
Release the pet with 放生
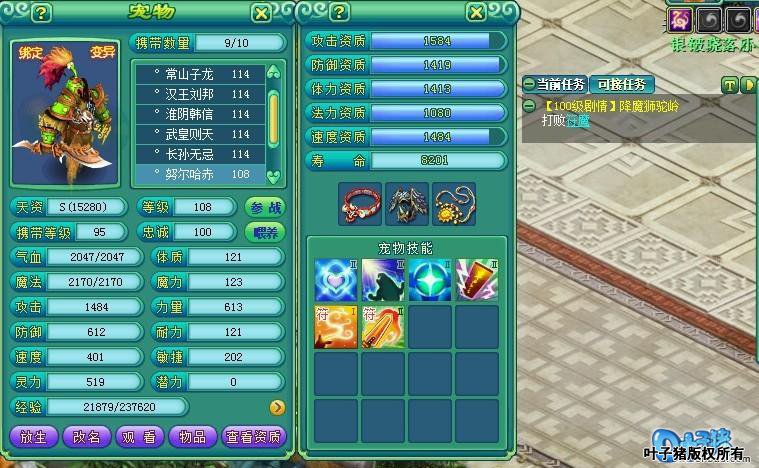point(33,437)
